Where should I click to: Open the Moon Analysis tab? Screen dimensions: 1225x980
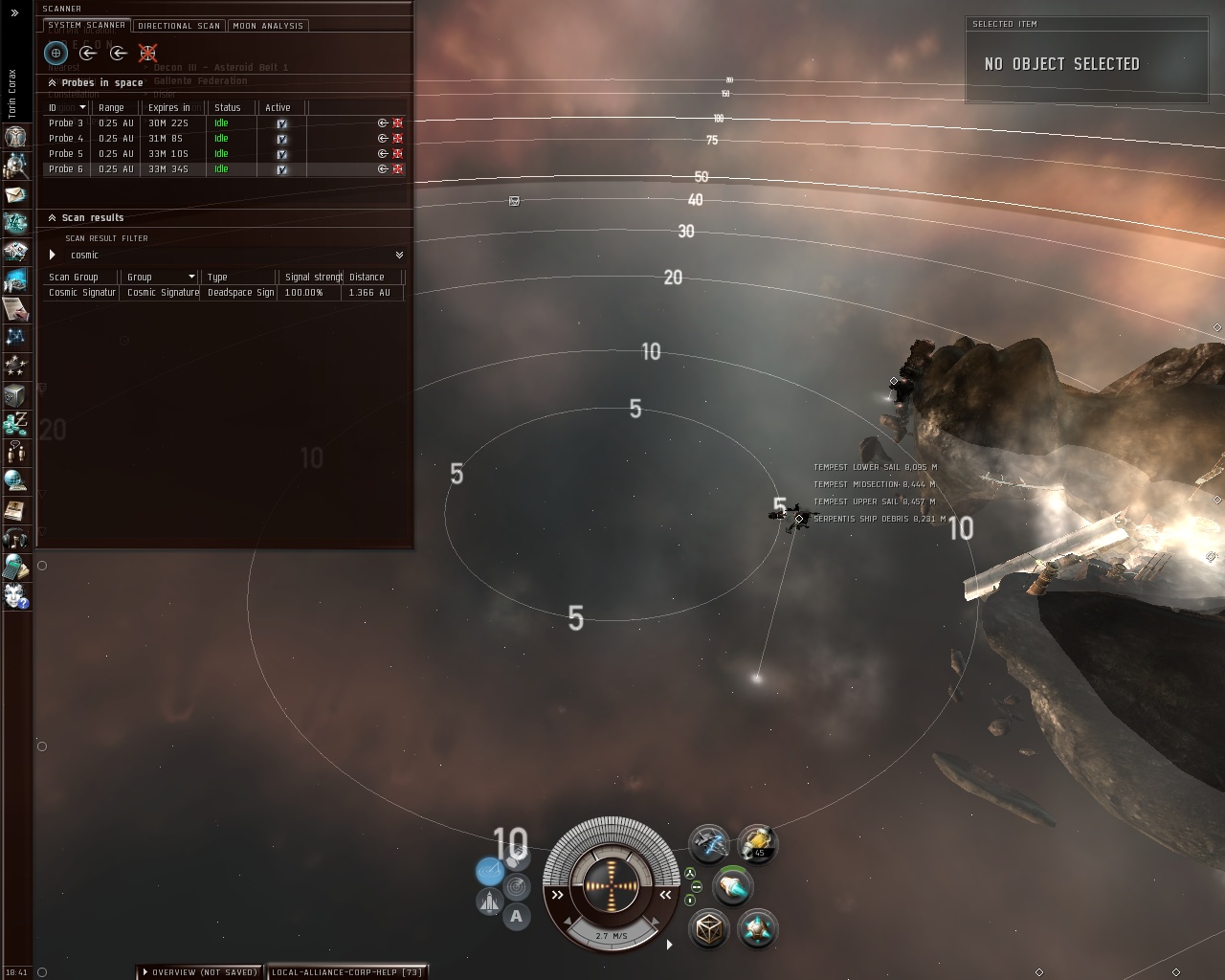click(x=268, y=26)
